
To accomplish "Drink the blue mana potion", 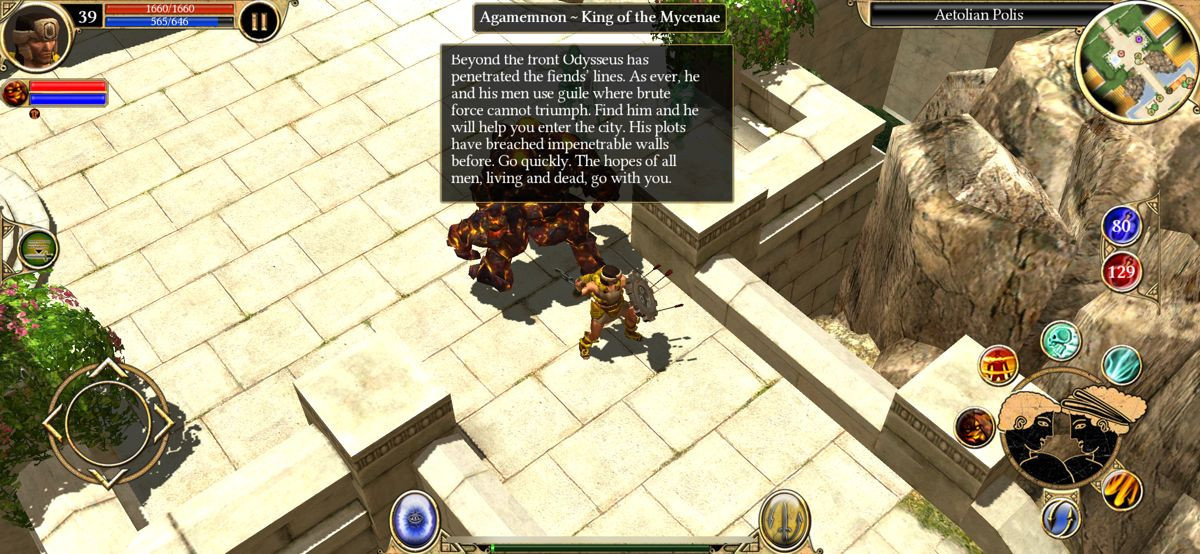I will (x=1122, y=227).
